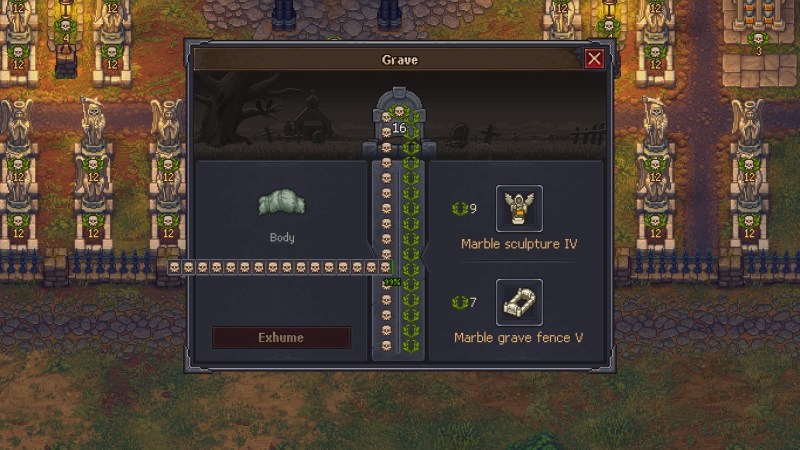The image size is (800, 450).
Task: Select the Marble grave fence V slot
Action: (519, 302)
